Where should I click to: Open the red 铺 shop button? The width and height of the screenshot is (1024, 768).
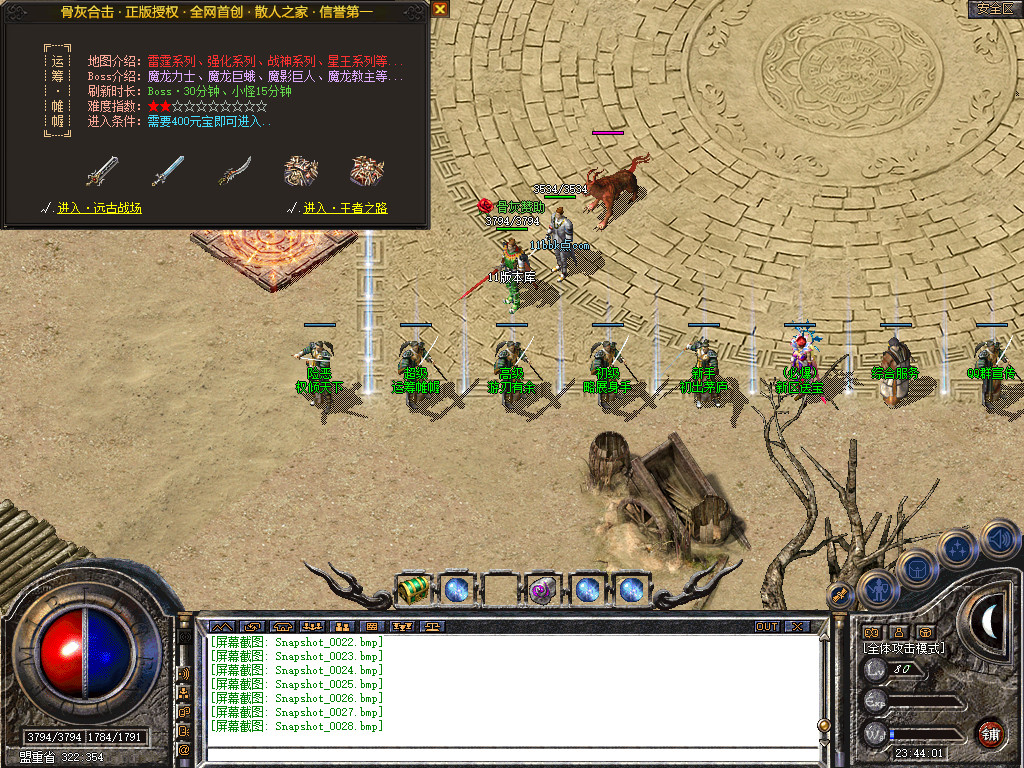pos(990,732)
